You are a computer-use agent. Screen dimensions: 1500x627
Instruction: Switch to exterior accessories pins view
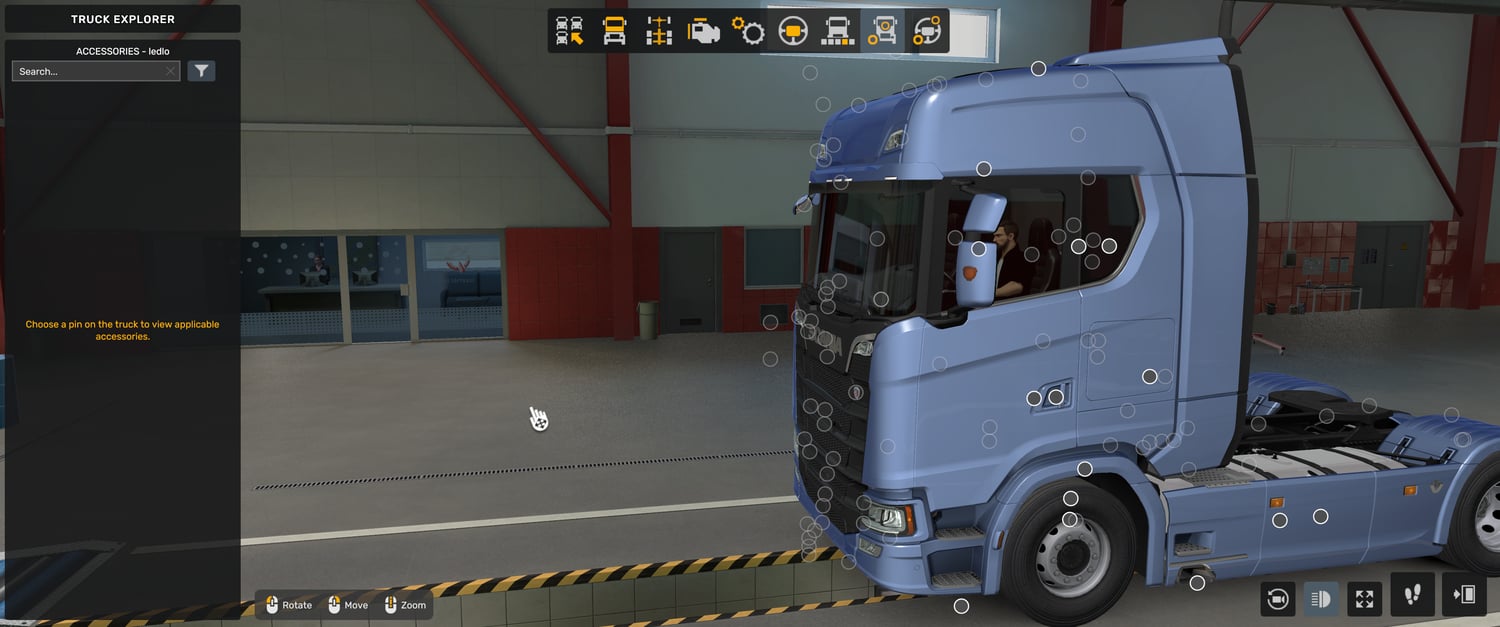click(x=882, y=31)
